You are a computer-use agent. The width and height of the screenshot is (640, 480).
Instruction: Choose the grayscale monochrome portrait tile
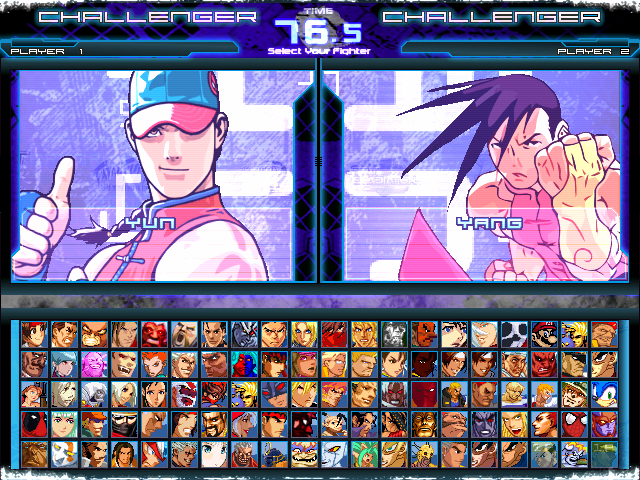[393, 334]
